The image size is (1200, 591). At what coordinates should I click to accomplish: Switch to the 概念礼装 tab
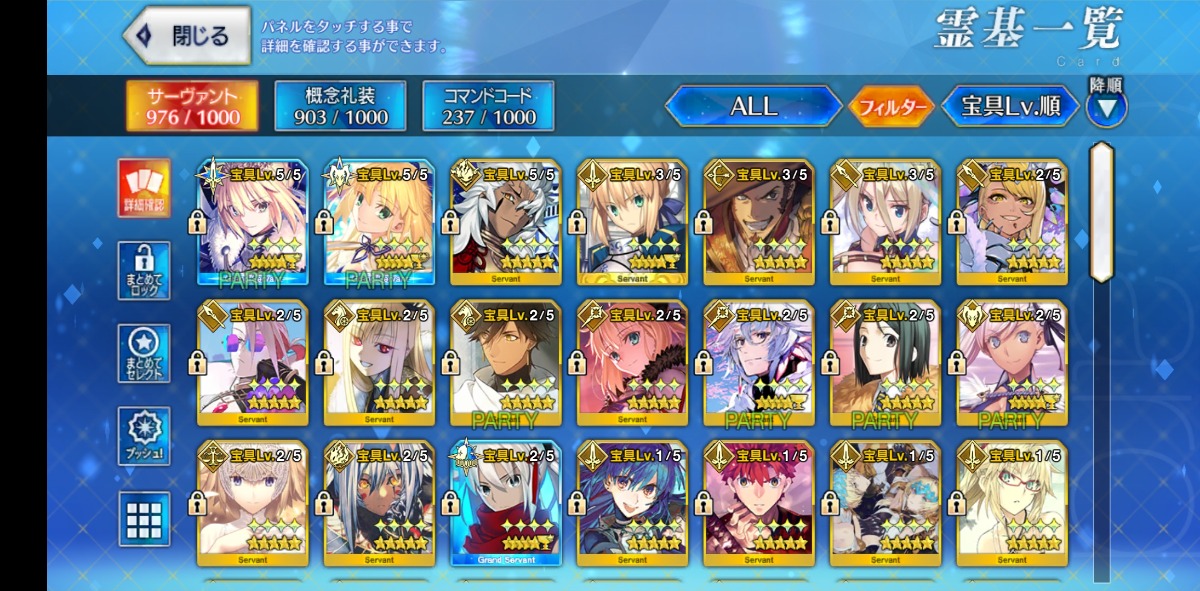pos(340,106)
